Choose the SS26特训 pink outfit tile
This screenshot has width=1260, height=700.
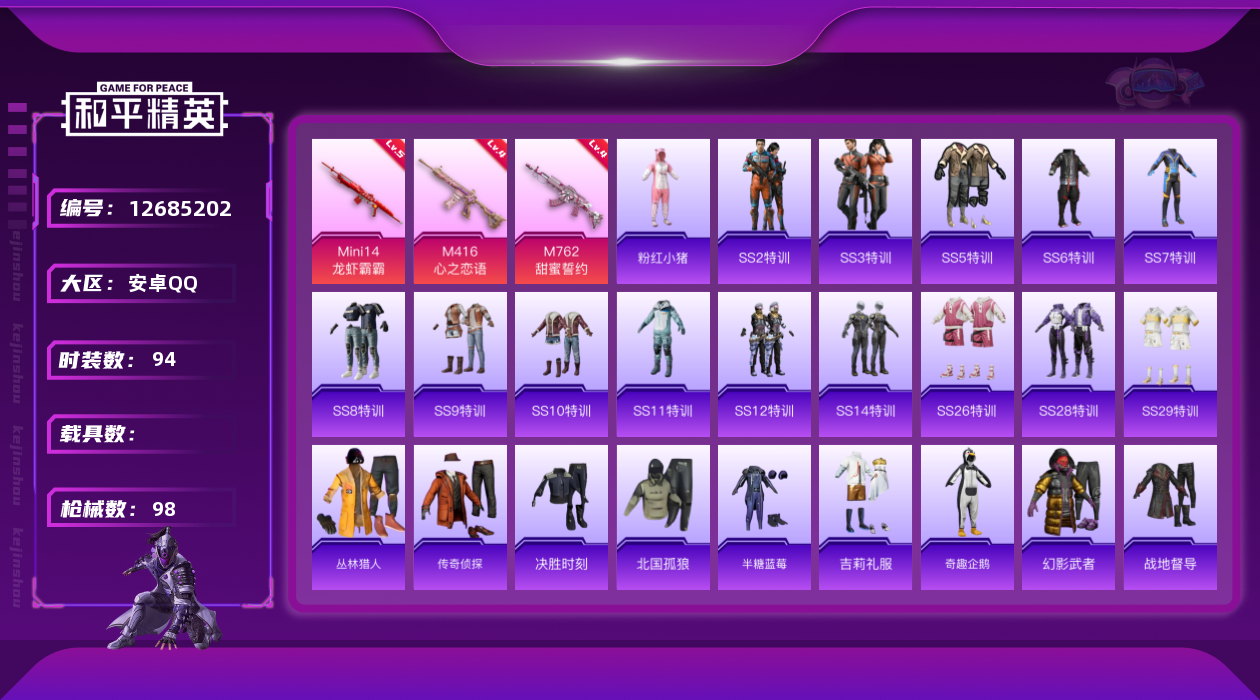pos(967,364)
